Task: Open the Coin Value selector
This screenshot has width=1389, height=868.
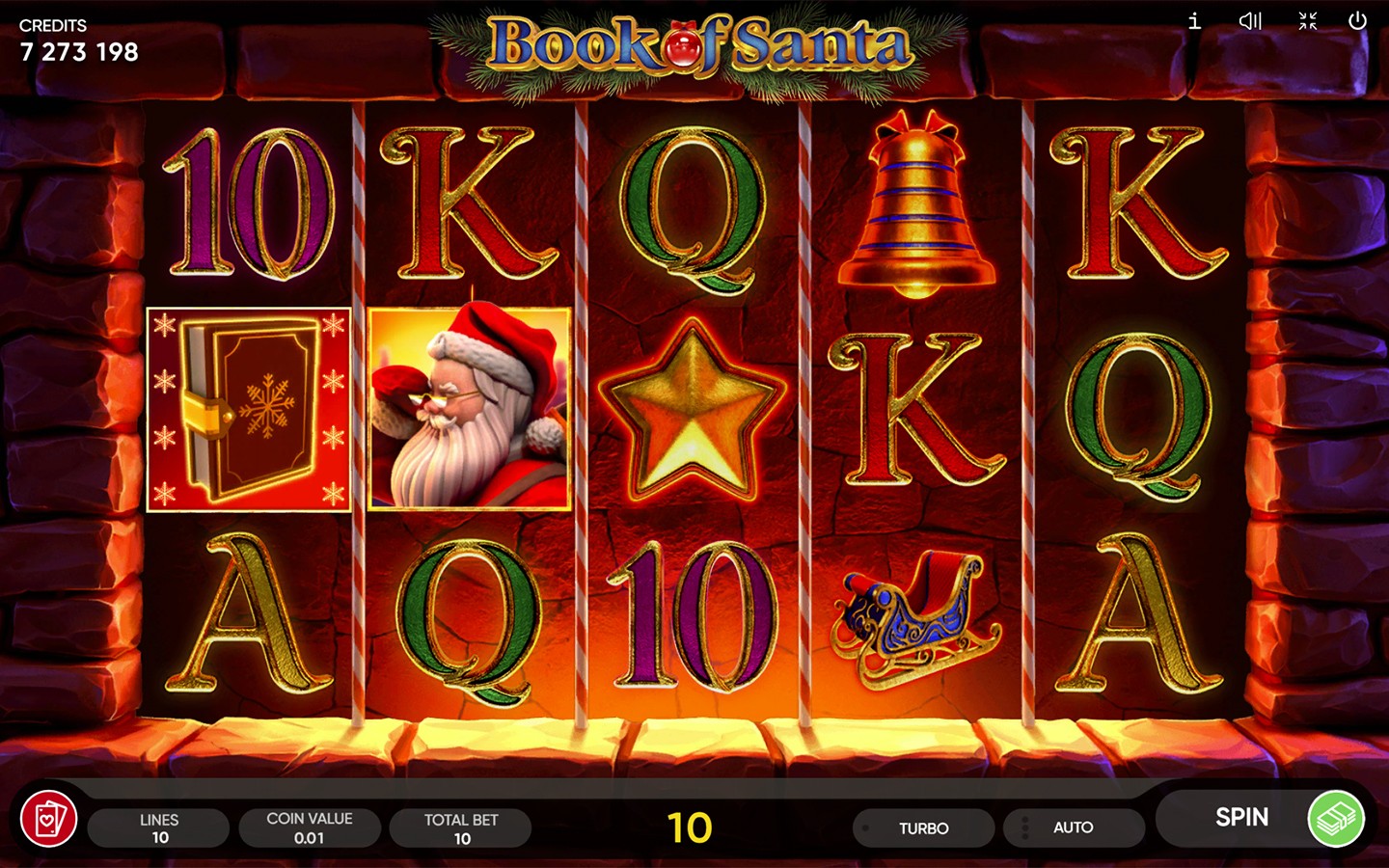Action: (311, 827)
